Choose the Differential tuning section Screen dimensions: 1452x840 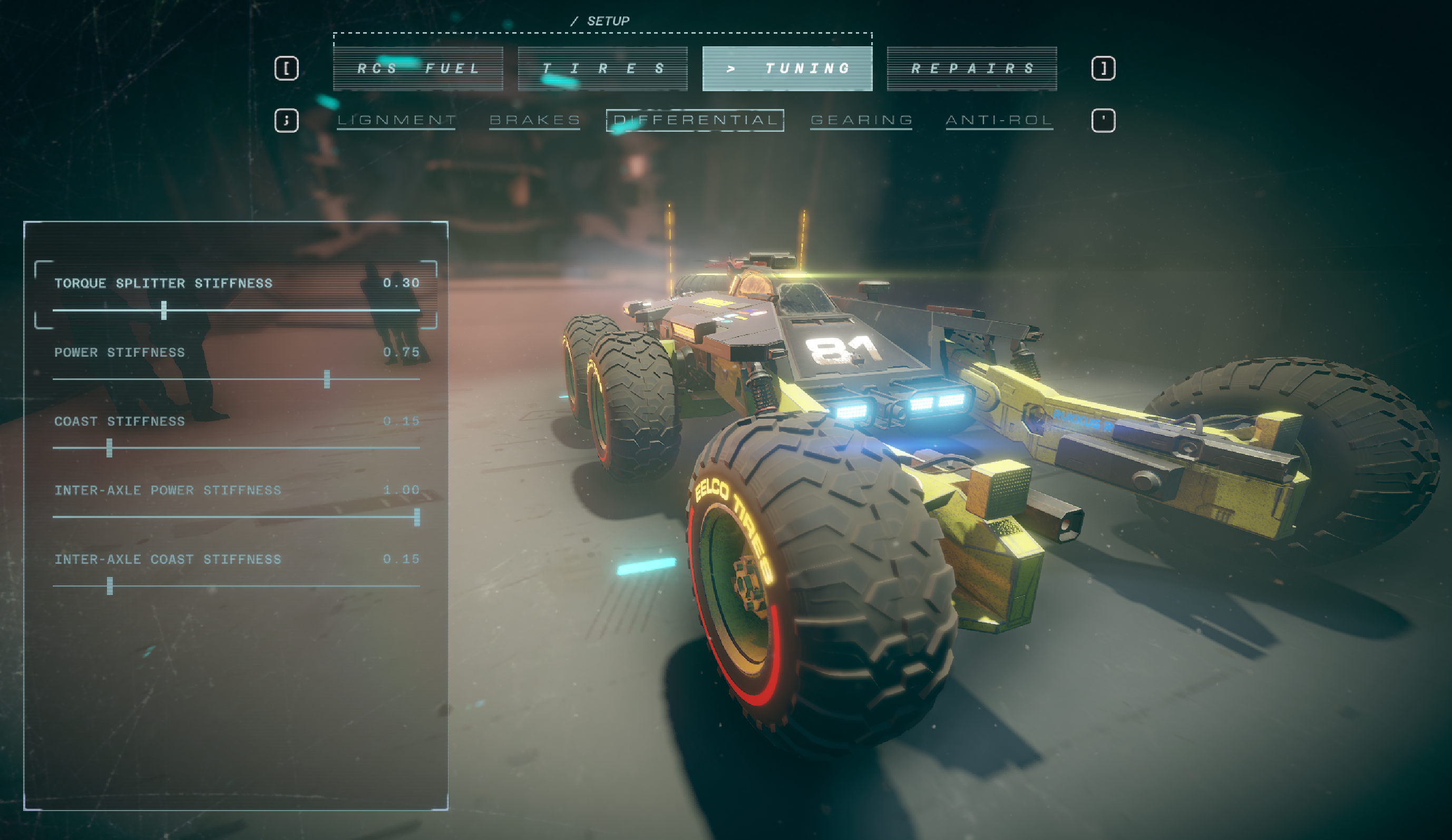695,120
